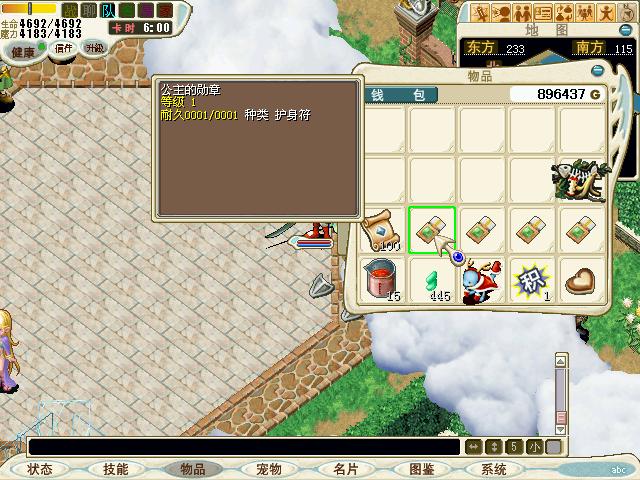This screenshot has width=640, height=480.
Task: Open the 名片 name card menu
Action: [345, 468]
